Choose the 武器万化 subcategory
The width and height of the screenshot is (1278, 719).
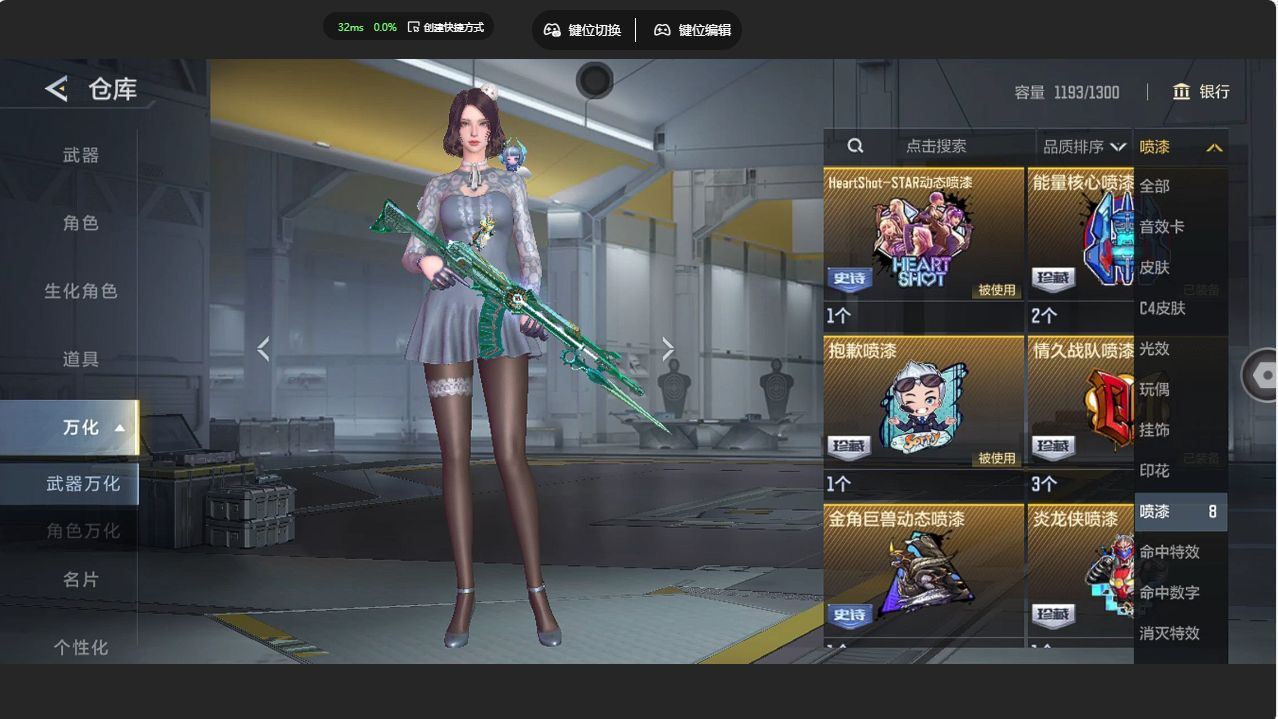[83, 484]
